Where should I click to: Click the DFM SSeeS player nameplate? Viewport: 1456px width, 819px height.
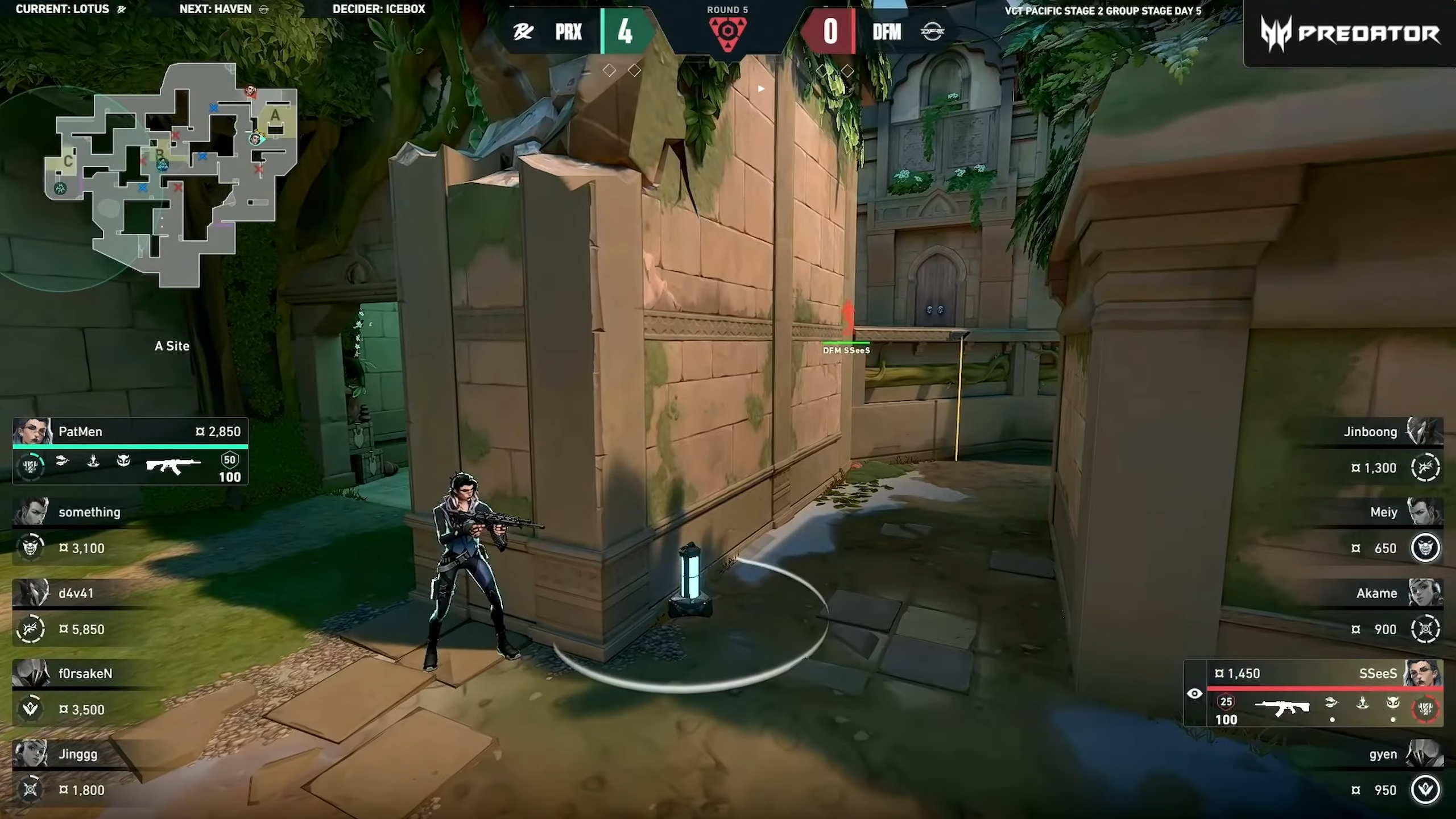tap(846, 350)
